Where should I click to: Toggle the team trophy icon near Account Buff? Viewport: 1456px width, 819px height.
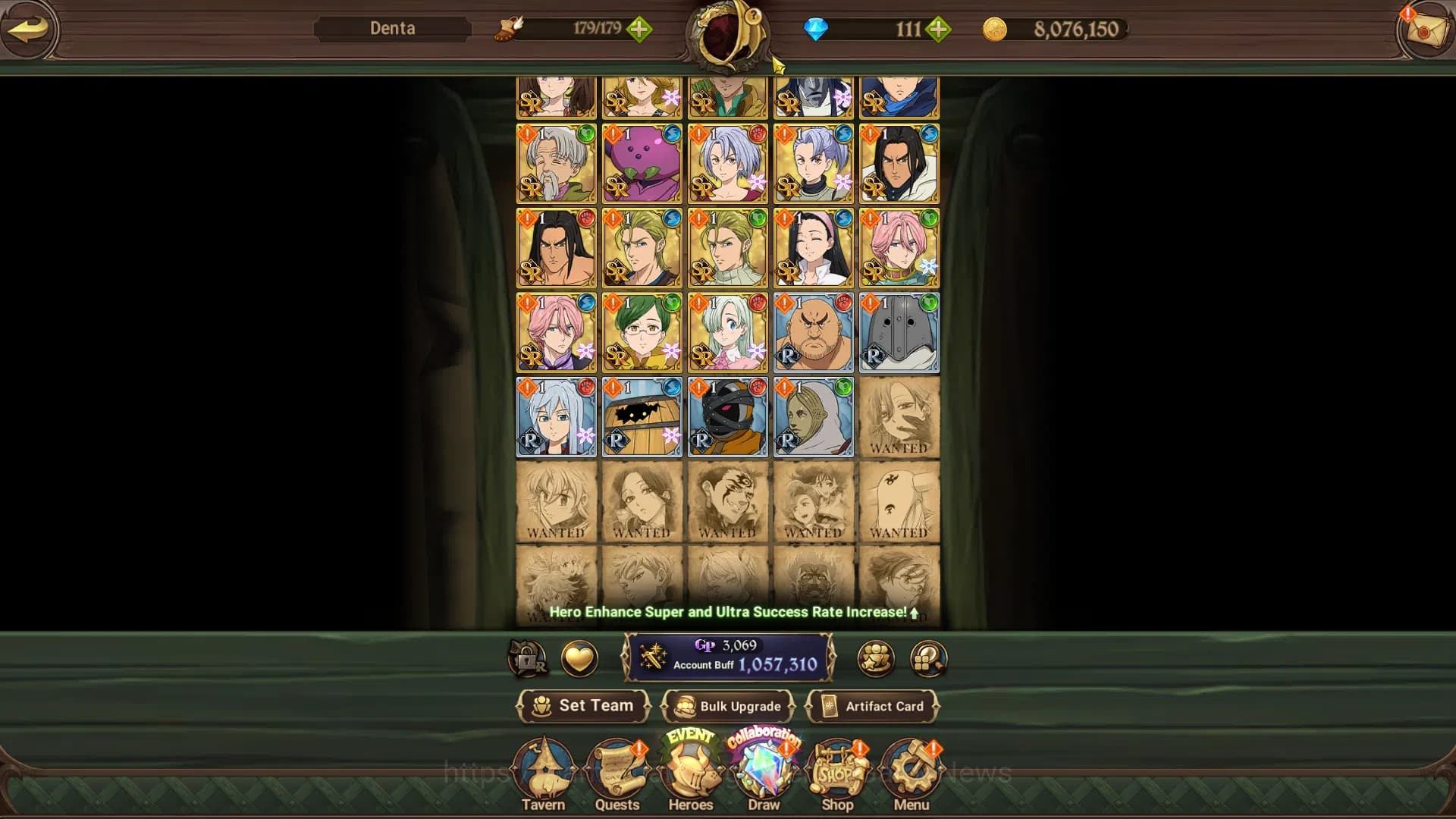pyautogui.click(x=874, y=658)
